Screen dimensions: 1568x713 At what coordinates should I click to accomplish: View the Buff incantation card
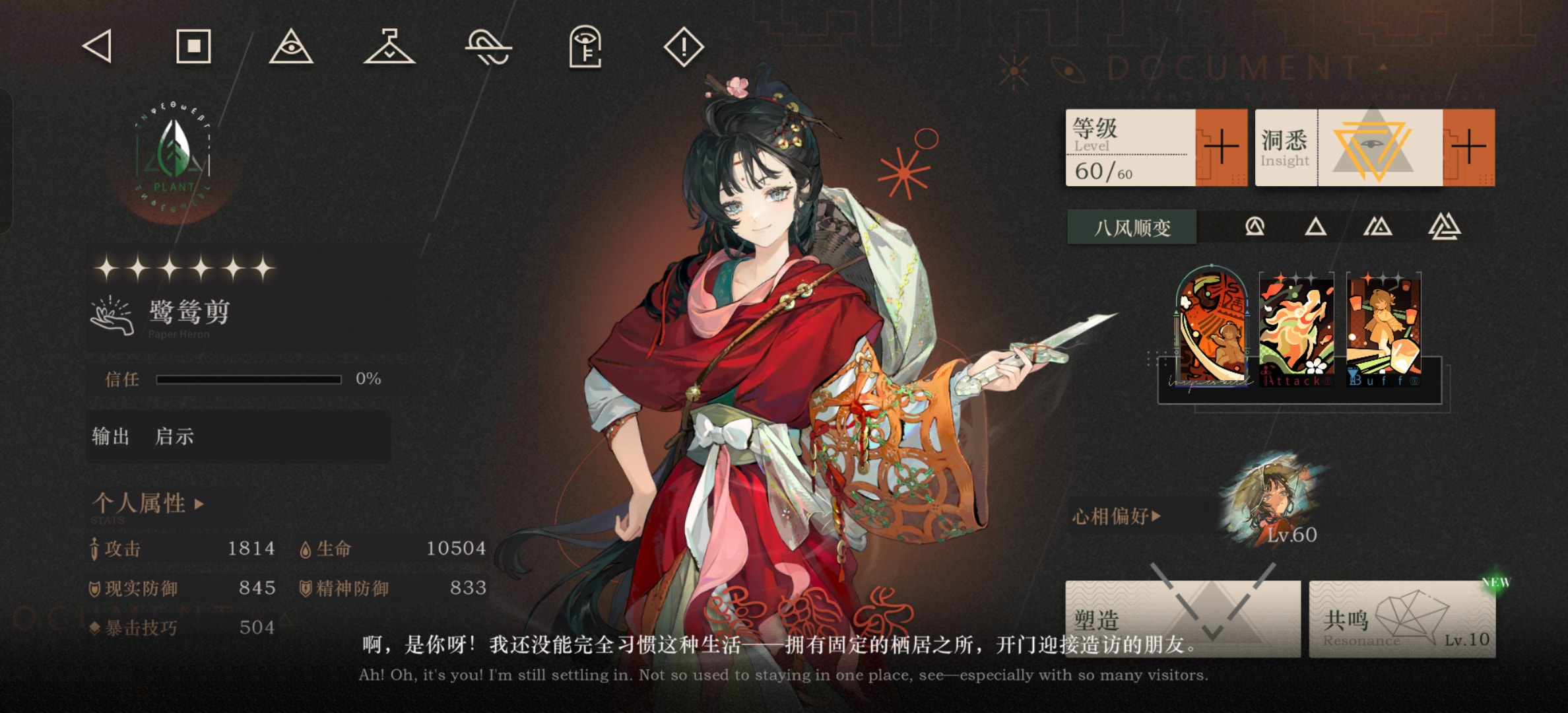click(x=1383, y=329)
